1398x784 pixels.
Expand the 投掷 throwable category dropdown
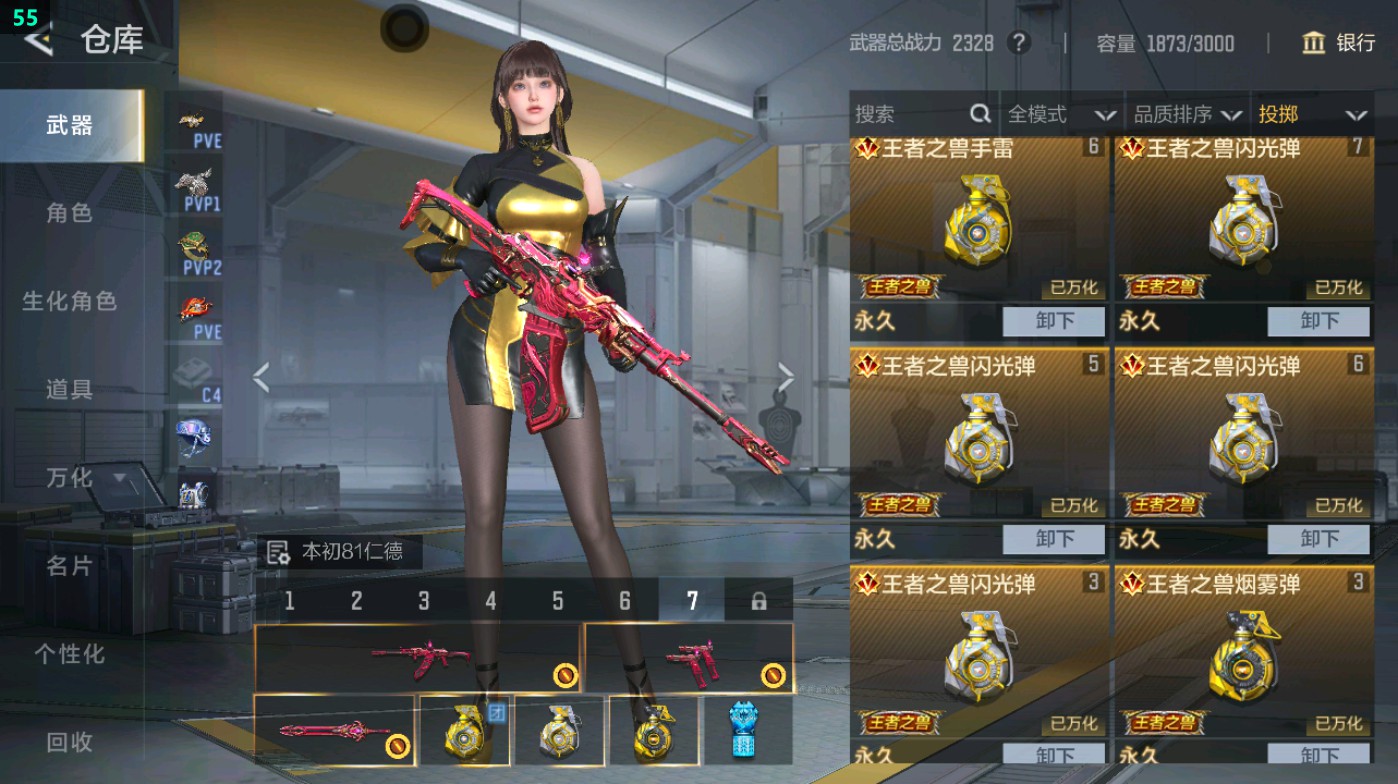coord(1312,115)
